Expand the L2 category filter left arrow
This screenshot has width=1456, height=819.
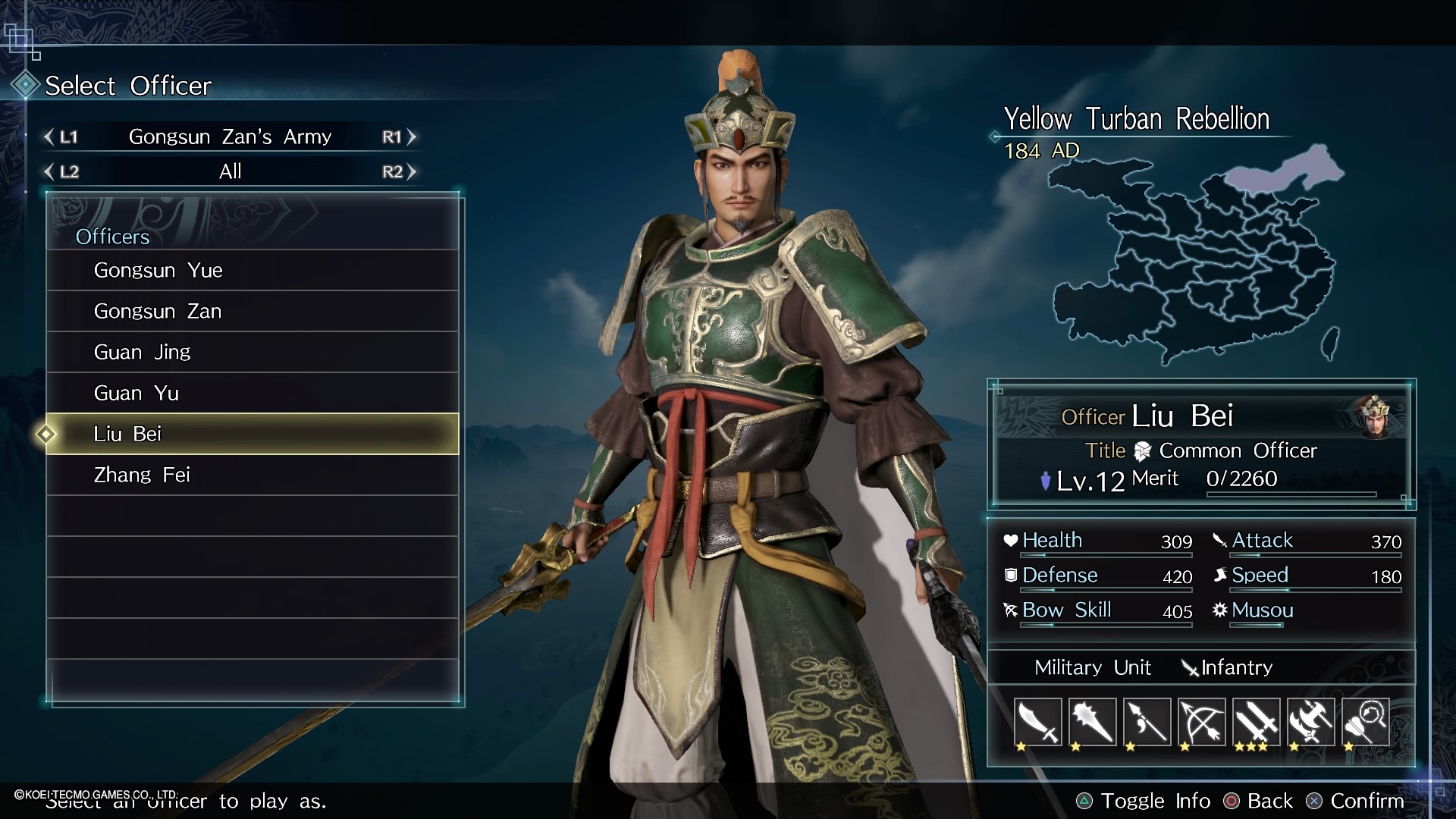coord(47,171)
